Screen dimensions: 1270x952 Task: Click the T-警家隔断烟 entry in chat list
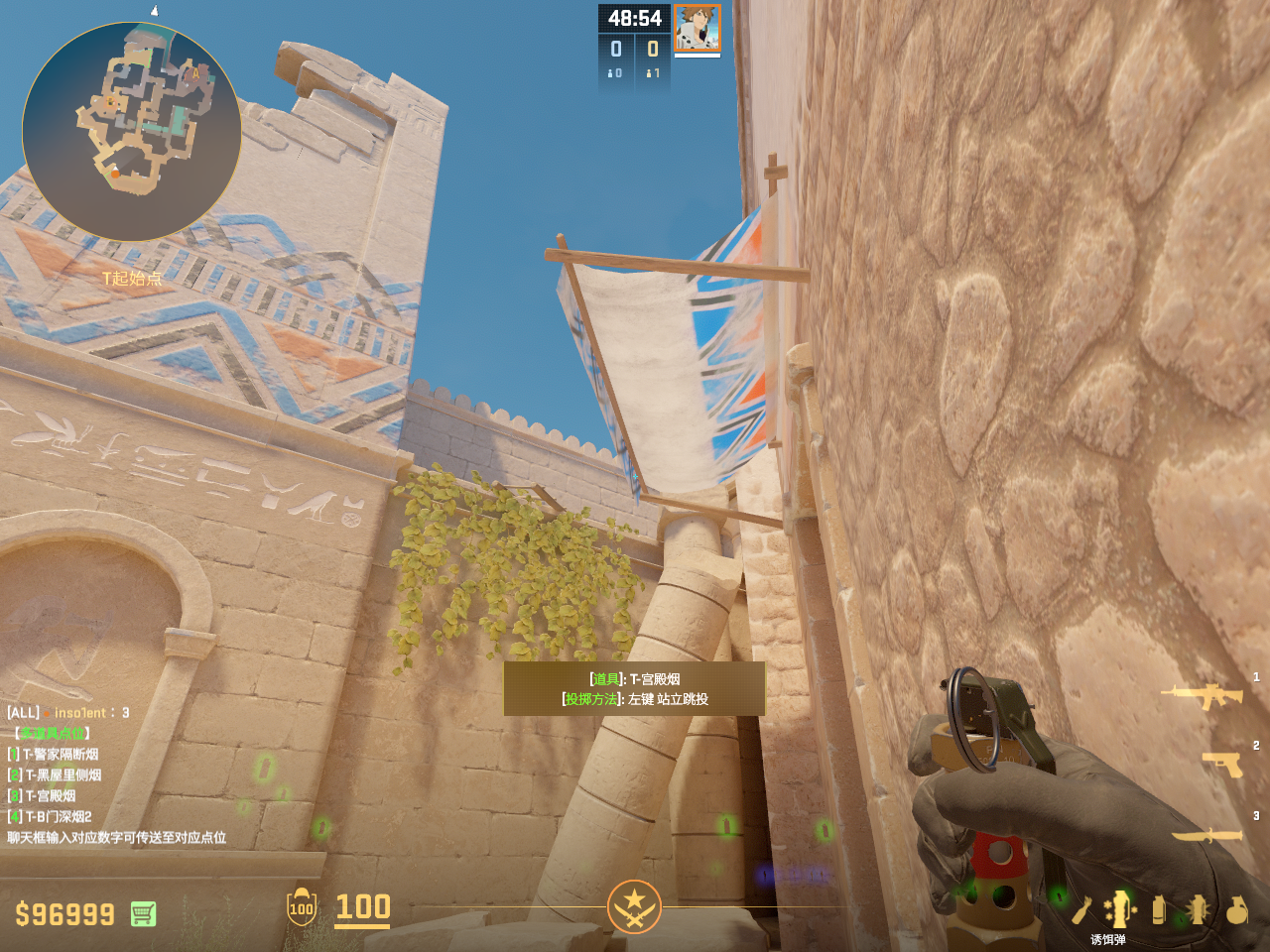click(61, 755)
